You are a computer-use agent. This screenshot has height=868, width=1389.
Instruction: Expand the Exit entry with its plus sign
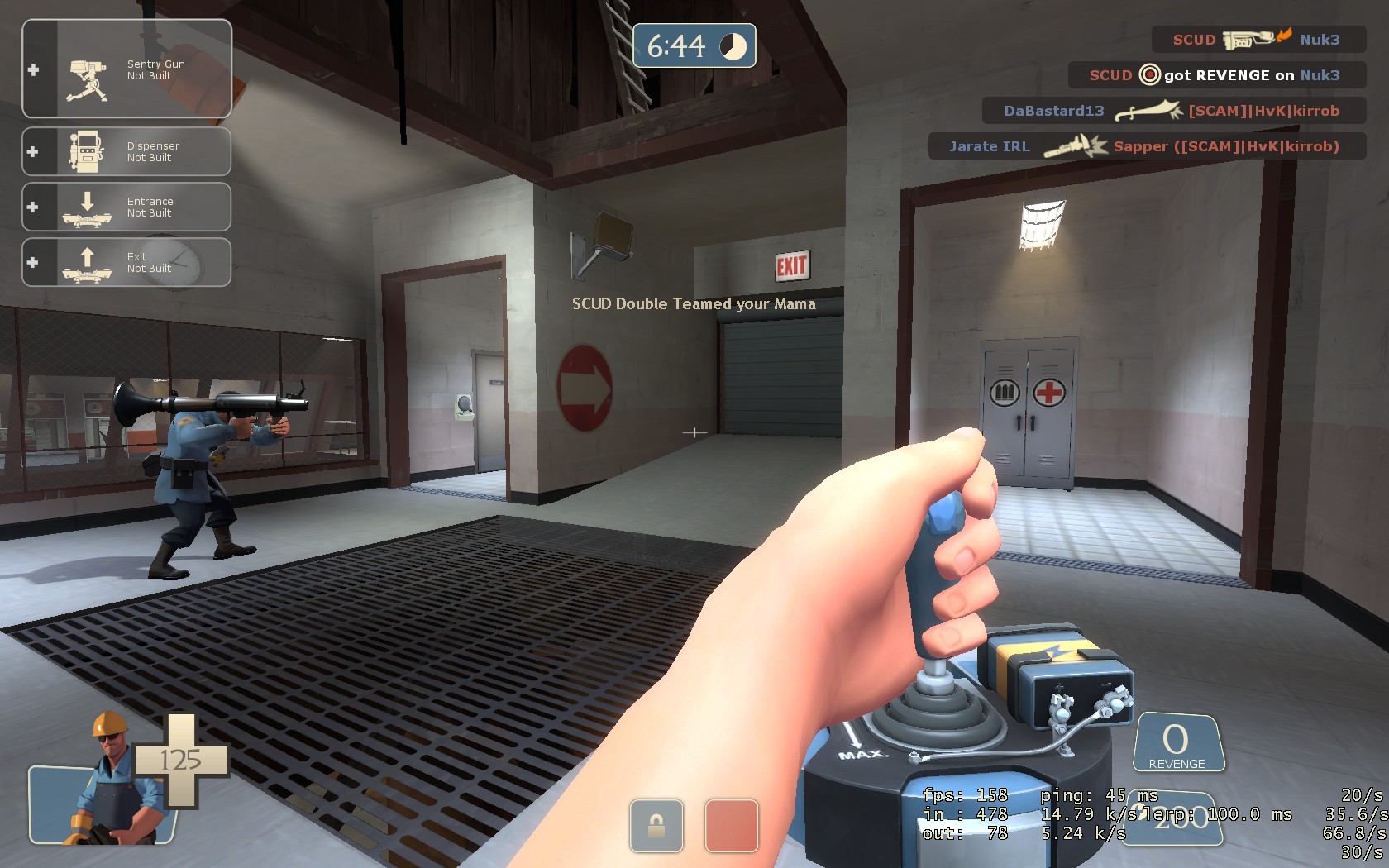point(33,262)
